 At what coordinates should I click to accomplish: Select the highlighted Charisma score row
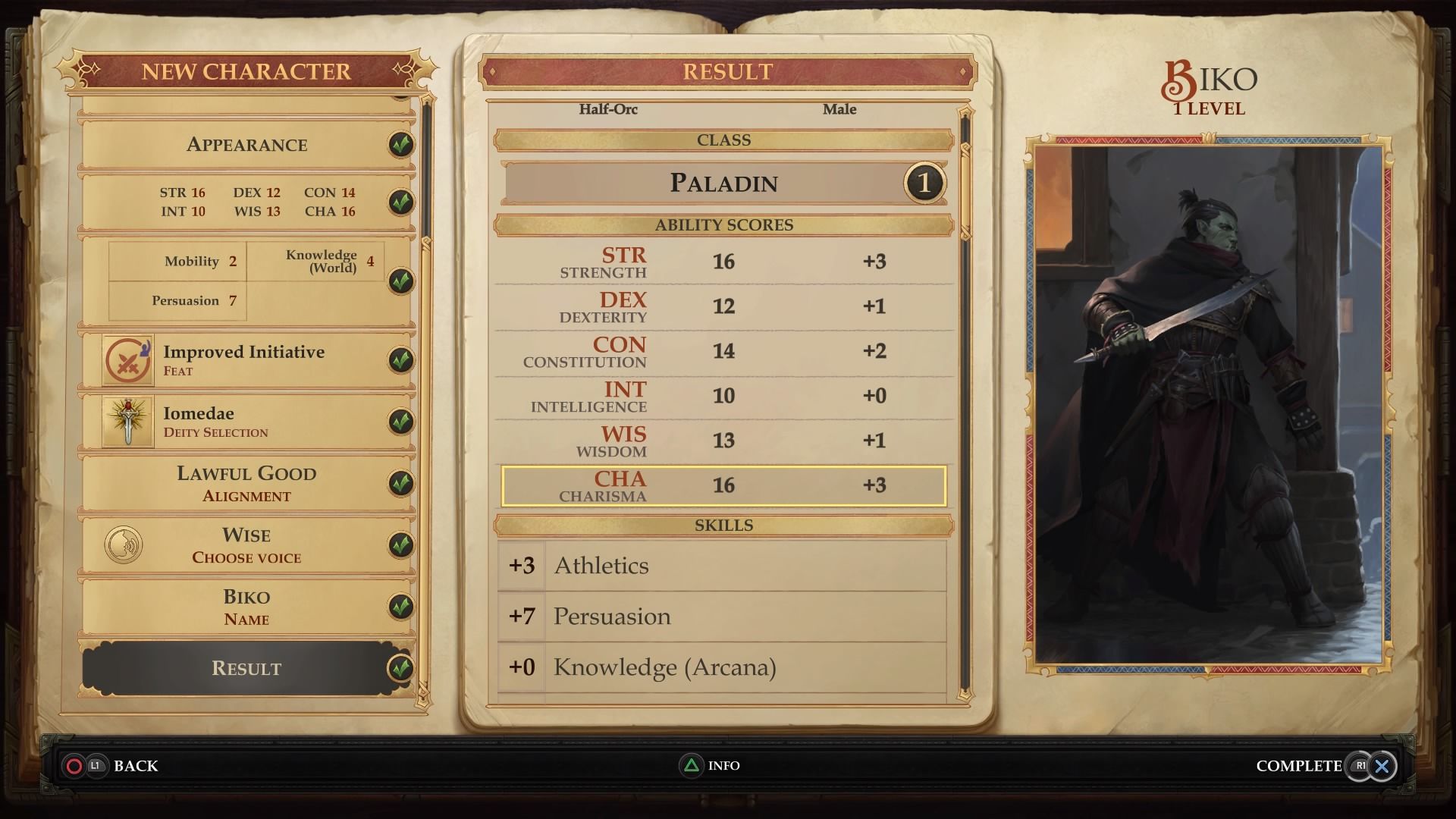pos(723,485)
